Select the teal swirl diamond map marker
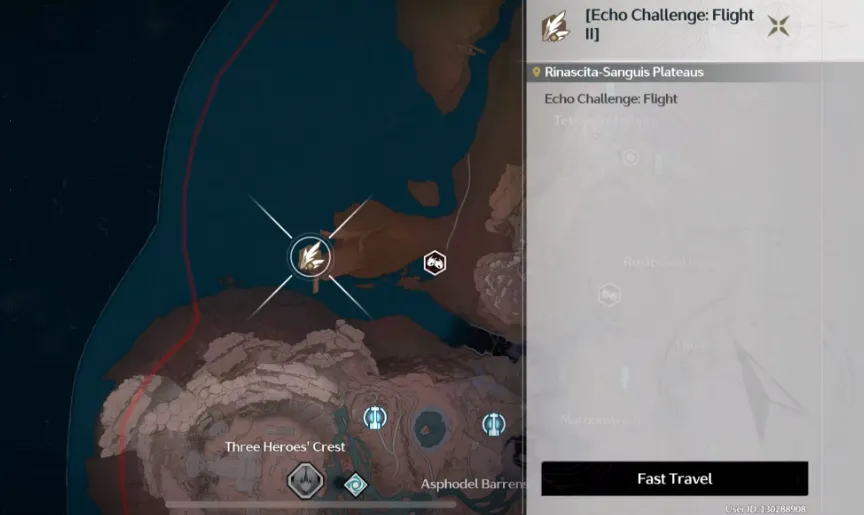The image size is (864, 515). click(355, 485)
